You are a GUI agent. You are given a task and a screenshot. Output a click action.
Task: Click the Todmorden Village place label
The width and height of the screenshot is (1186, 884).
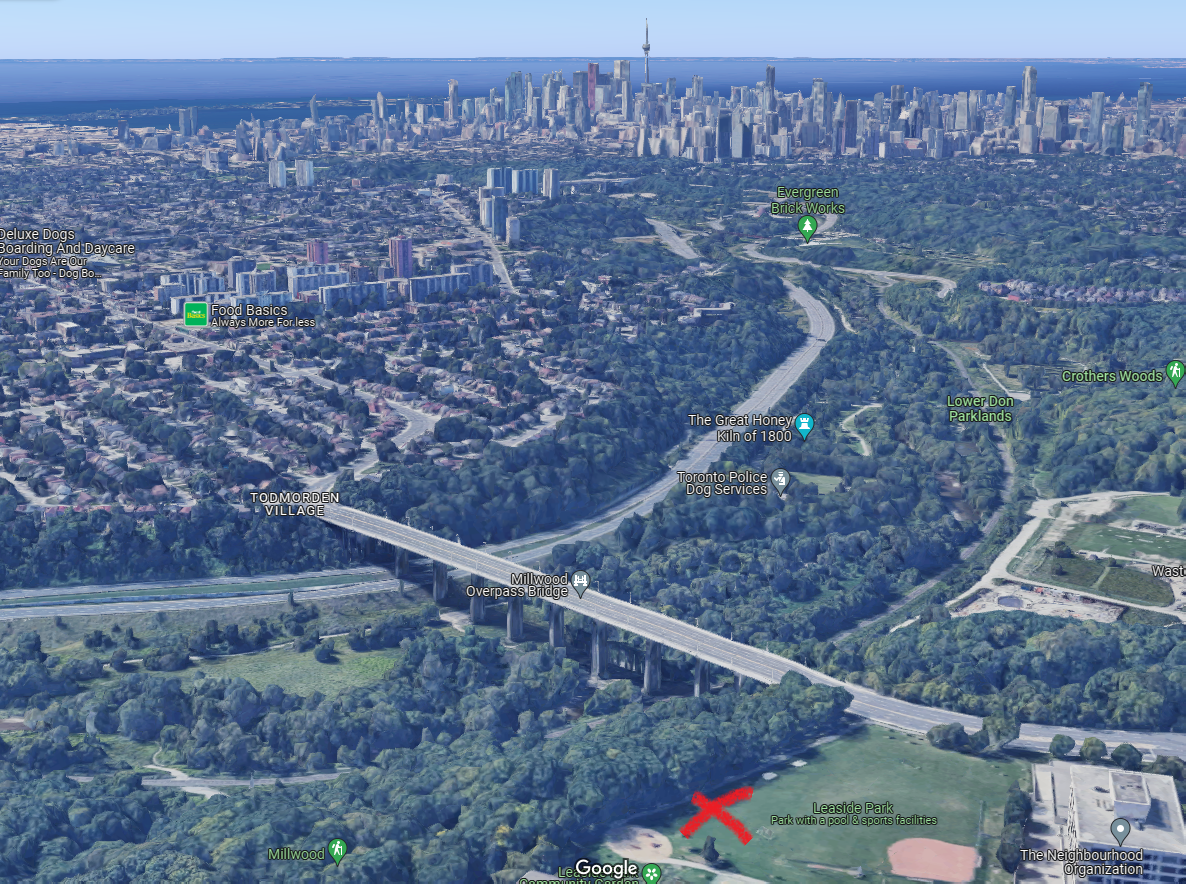pos(295,504)
